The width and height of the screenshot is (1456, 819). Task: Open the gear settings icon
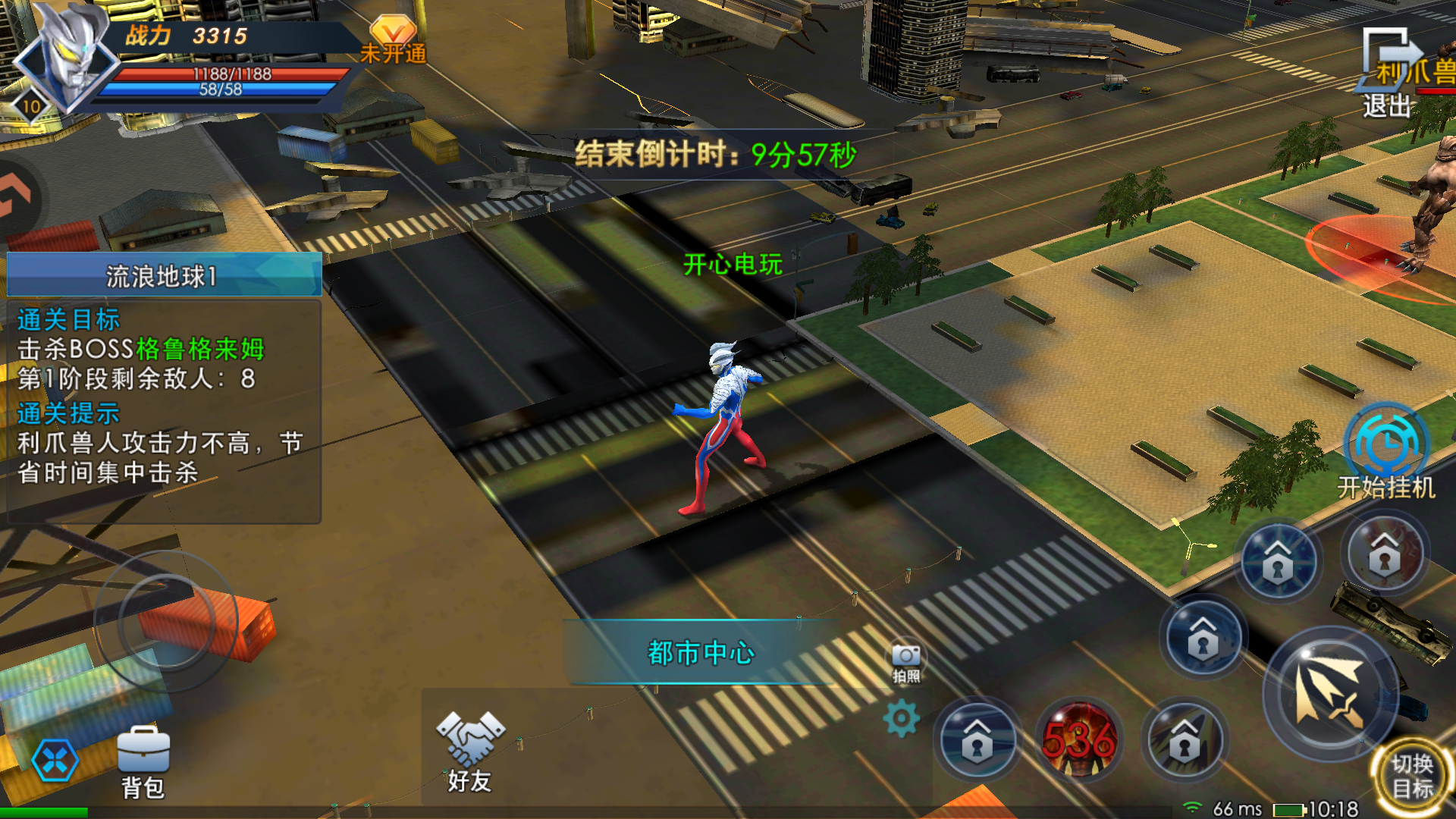click(x=902, y=718)
